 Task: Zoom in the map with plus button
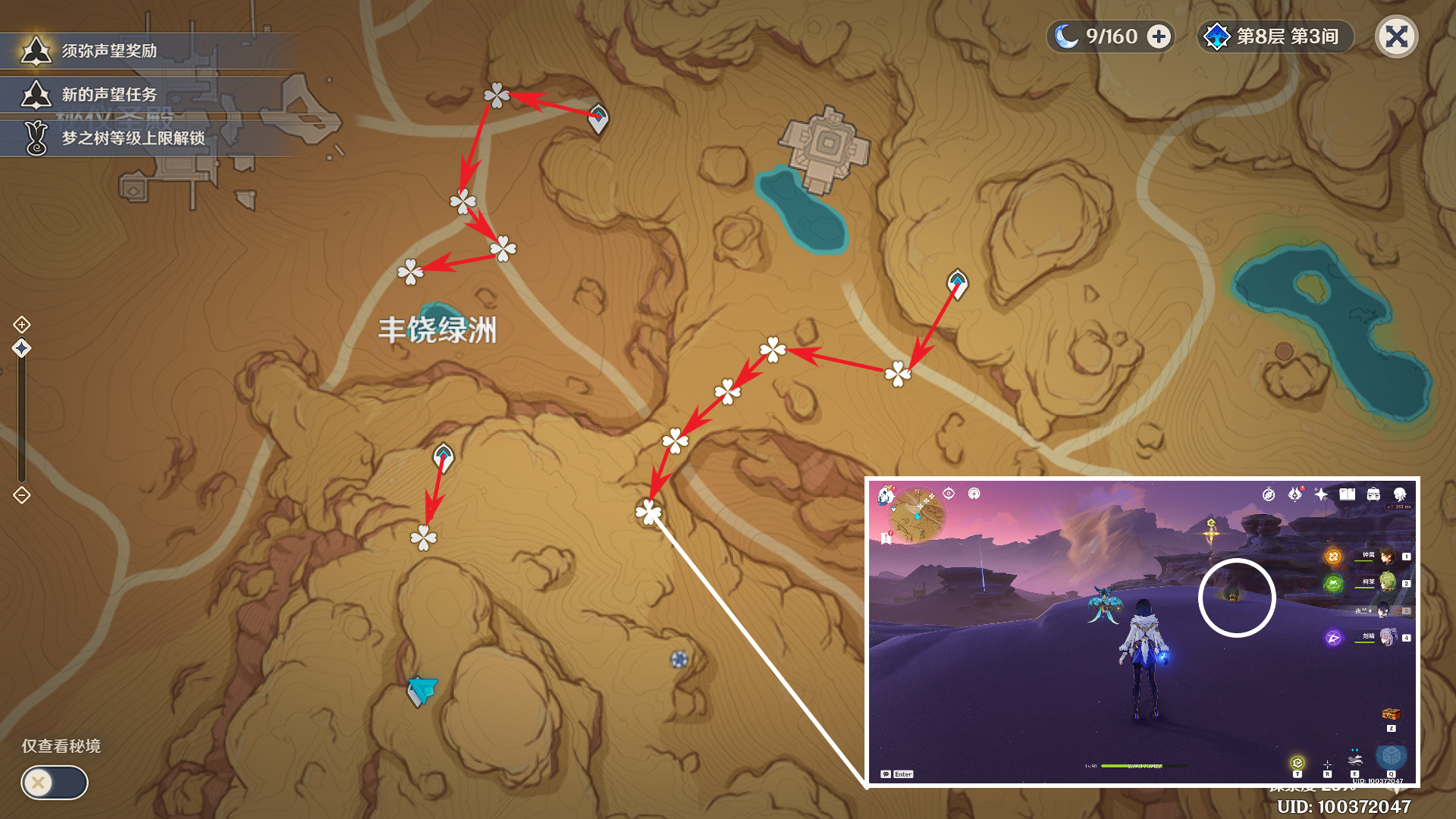(22, 325)
